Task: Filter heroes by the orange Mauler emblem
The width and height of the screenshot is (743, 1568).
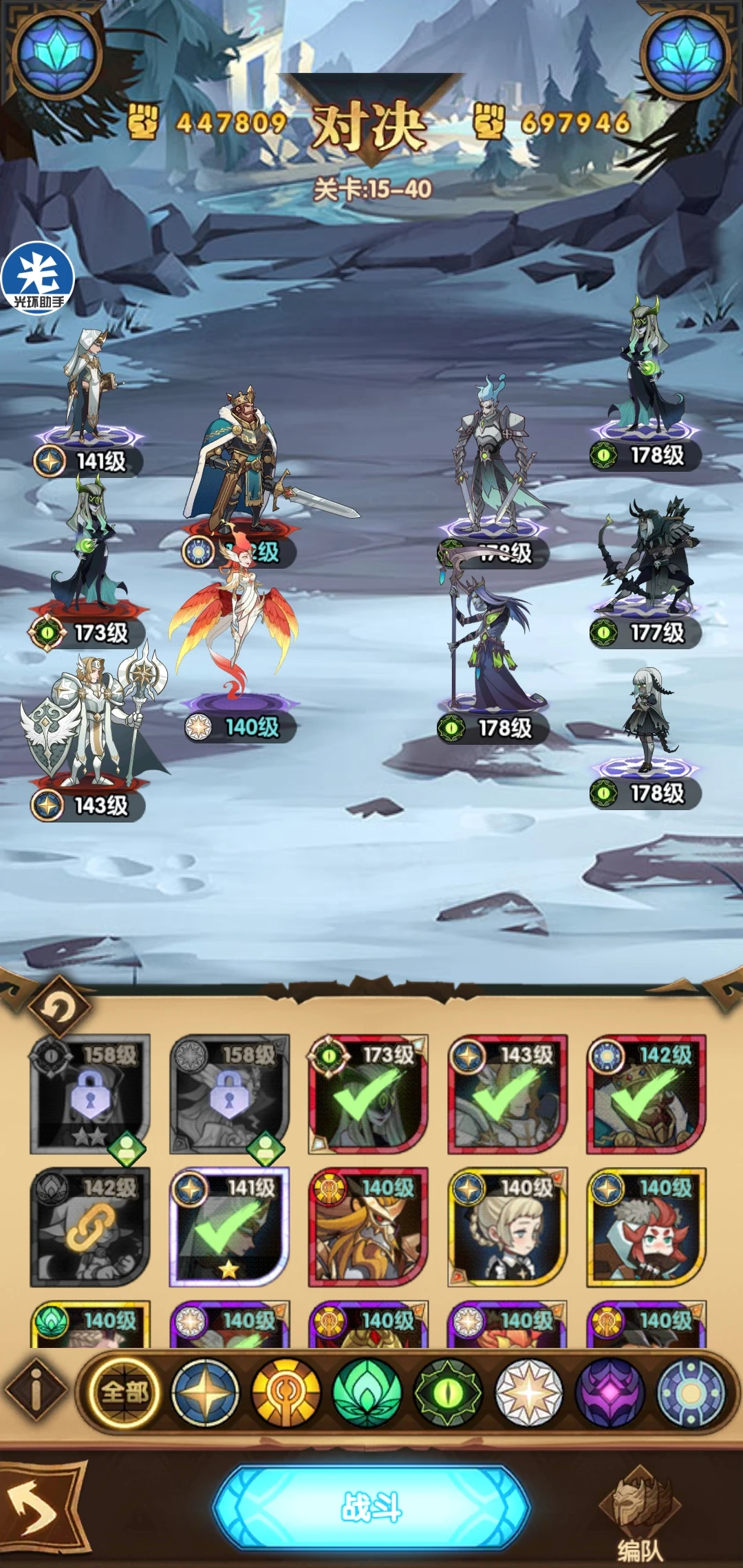Action: pyautogui.click(x=286, y=1393)
